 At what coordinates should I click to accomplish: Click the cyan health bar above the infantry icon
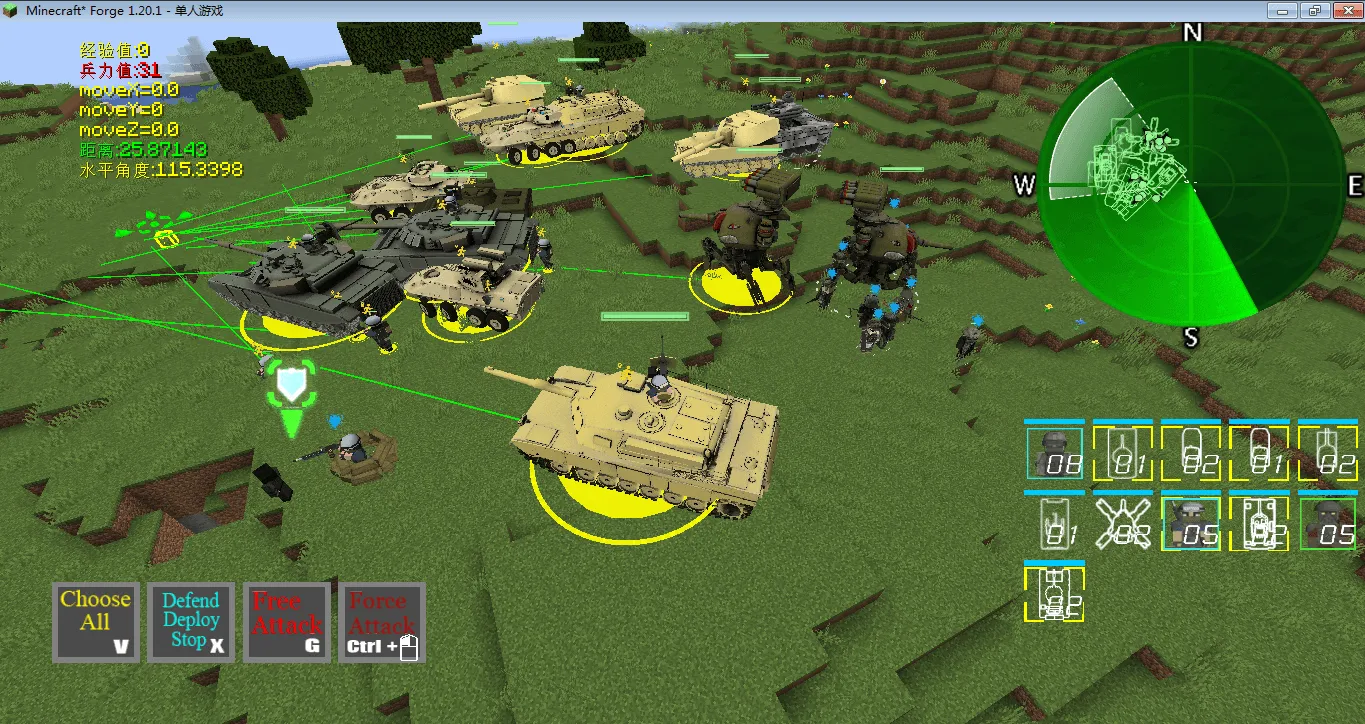tap(1055, 421)
